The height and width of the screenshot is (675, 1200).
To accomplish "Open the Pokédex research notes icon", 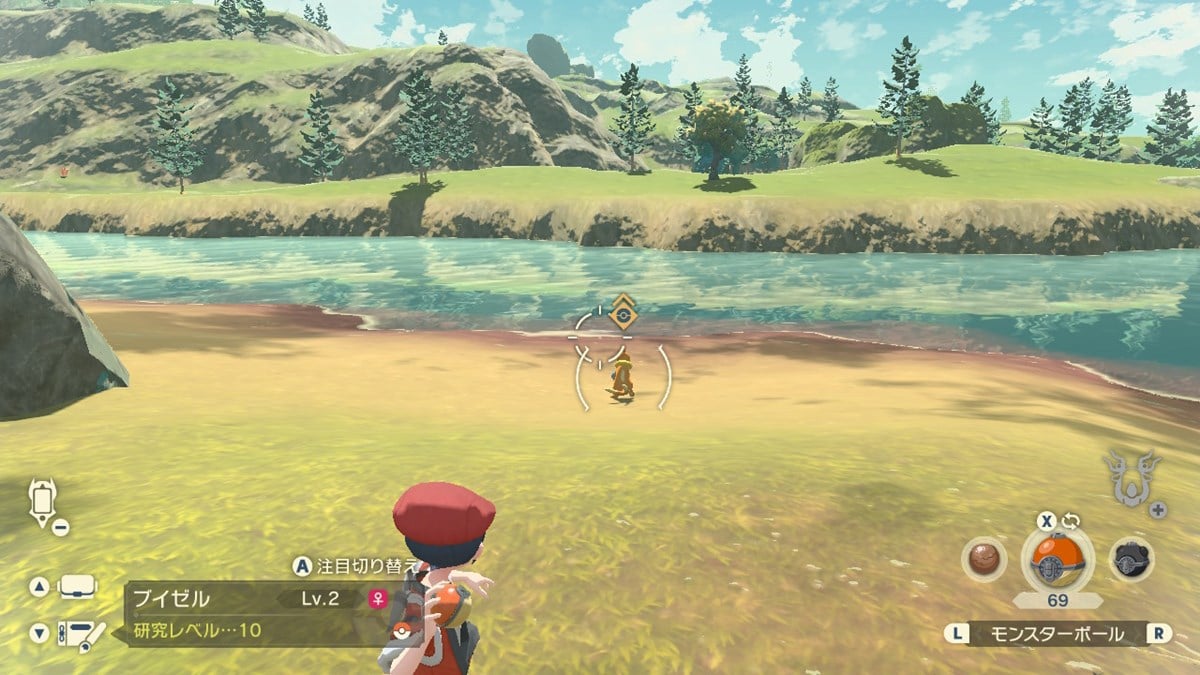I will (x=81, y=633).
